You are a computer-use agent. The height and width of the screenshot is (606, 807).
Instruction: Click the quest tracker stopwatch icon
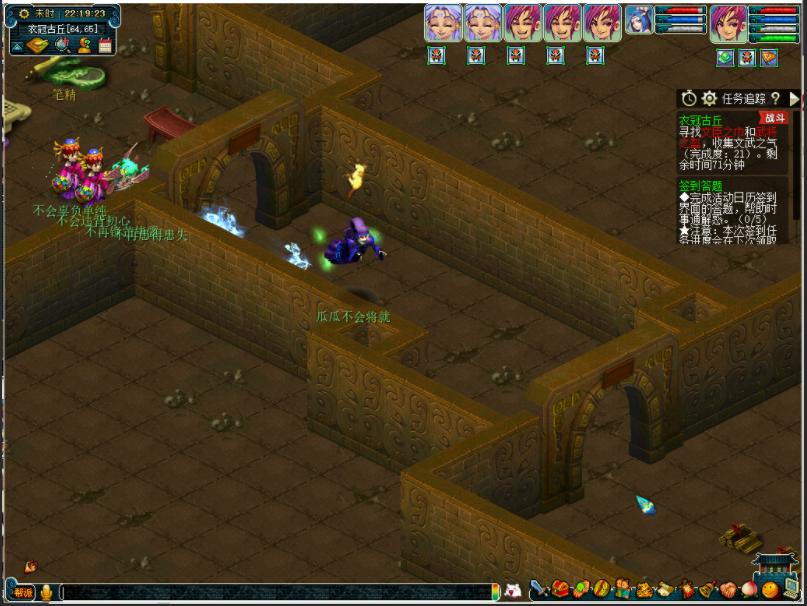click(x=689, y=98)
